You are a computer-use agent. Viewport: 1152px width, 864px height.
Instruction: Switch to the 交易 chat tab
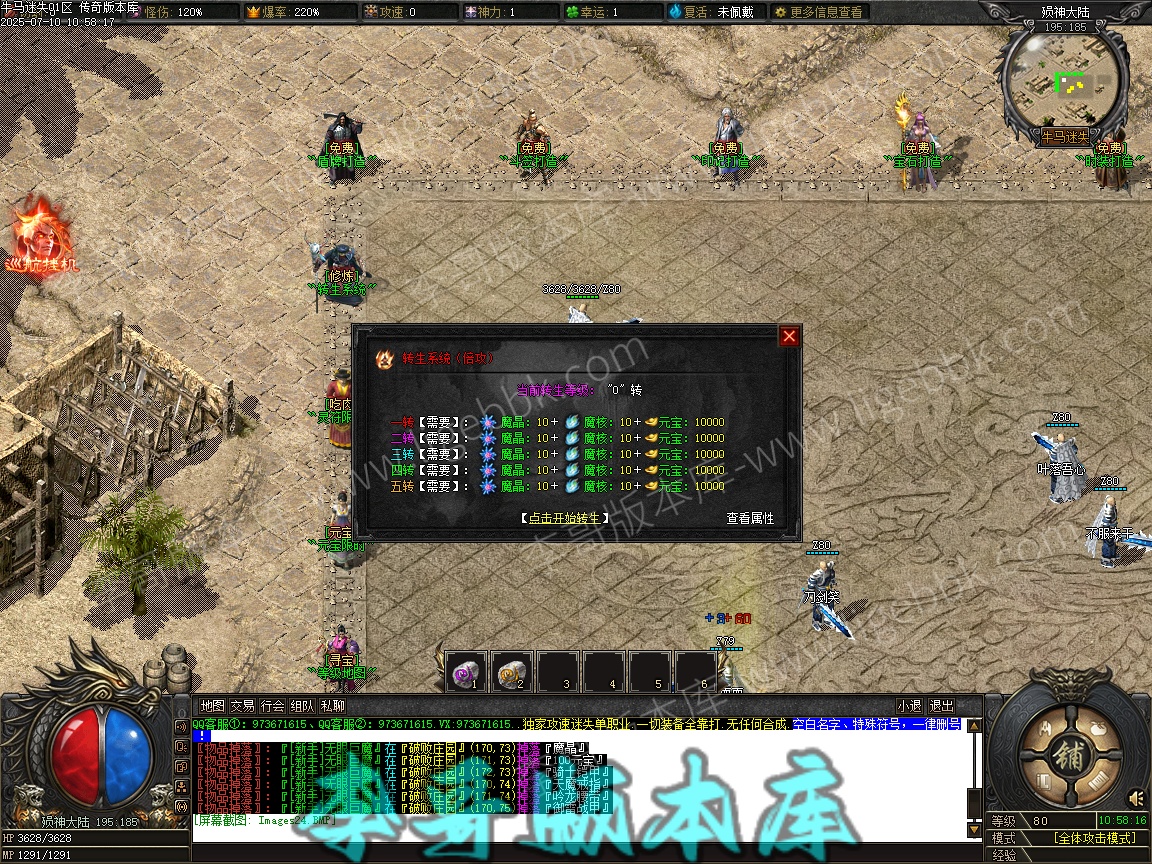pyautogui.click(x=242, y=706)
